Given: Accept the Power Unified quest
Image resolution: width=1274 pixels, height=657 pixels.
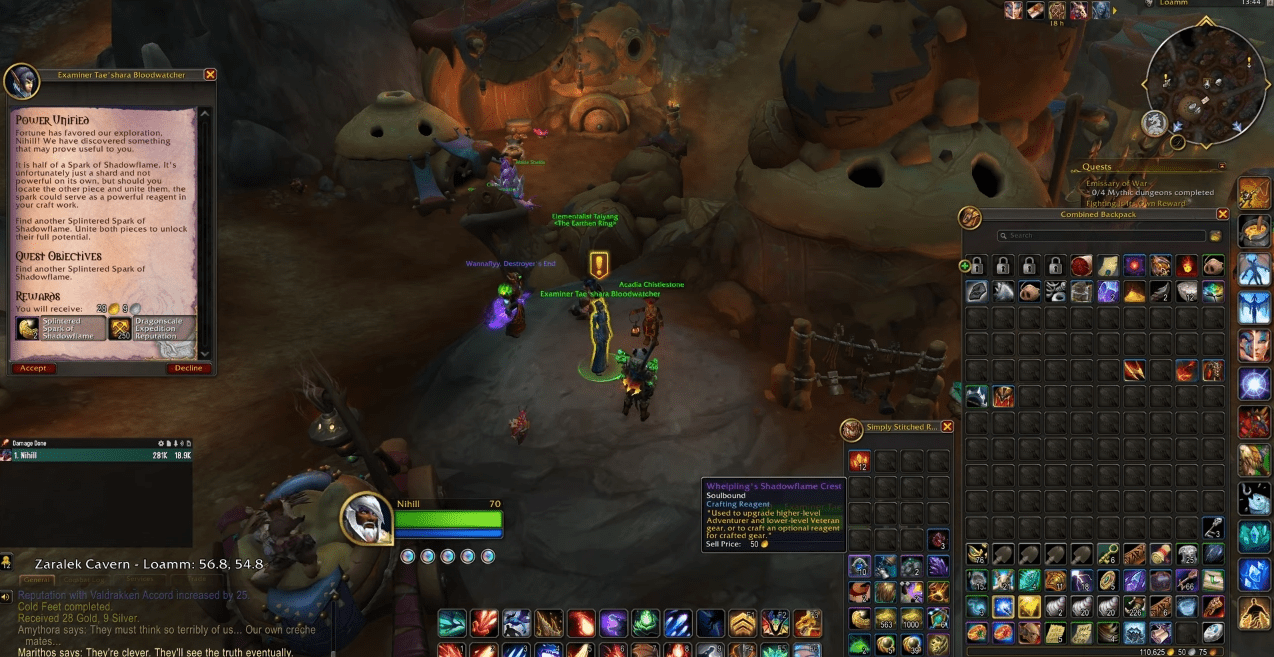Looking at the screenshot, I should pyautogui.click(x=33, y=368).
